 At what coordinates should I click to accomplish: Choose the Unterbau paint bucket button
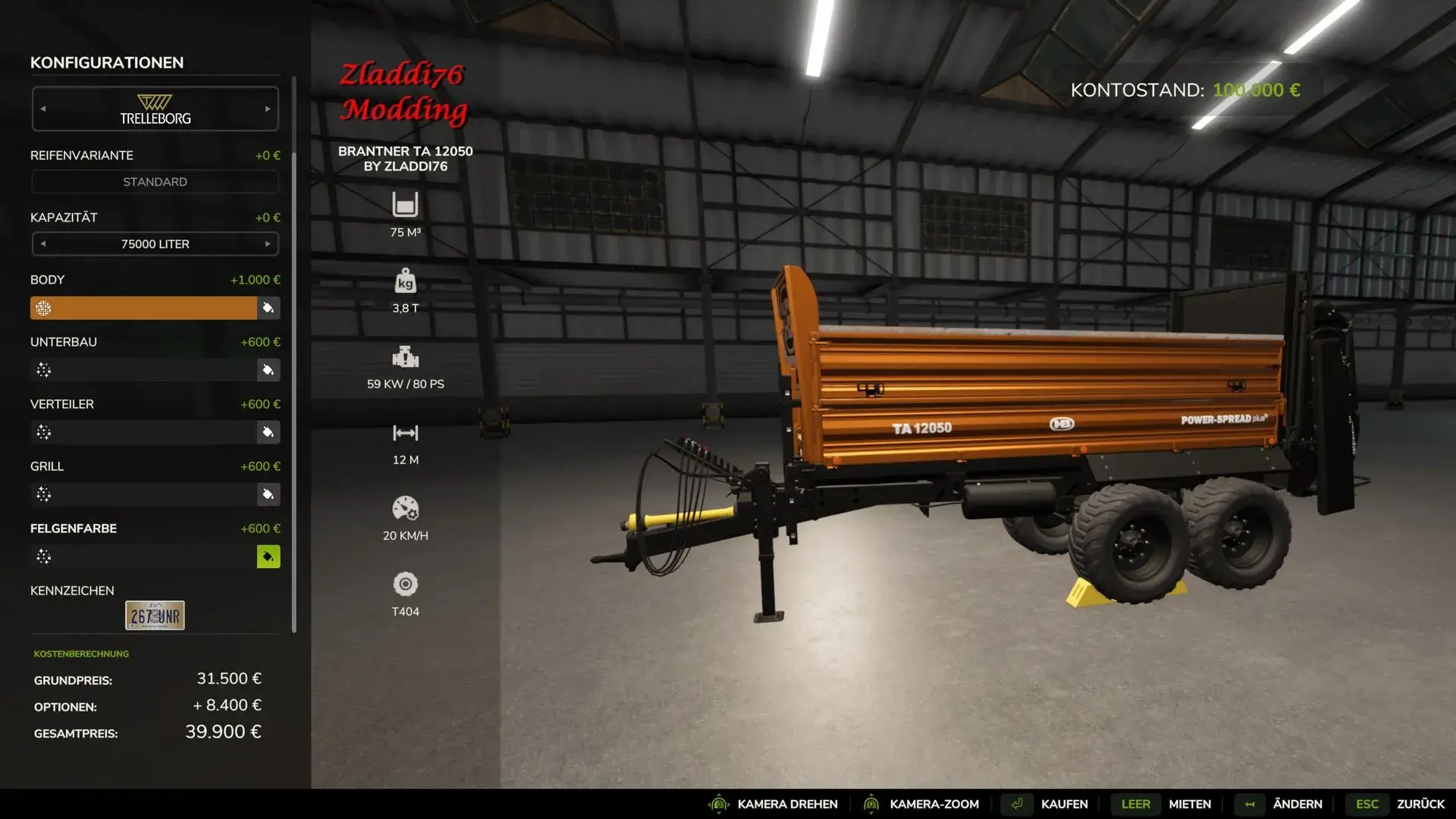coord(268,370)
